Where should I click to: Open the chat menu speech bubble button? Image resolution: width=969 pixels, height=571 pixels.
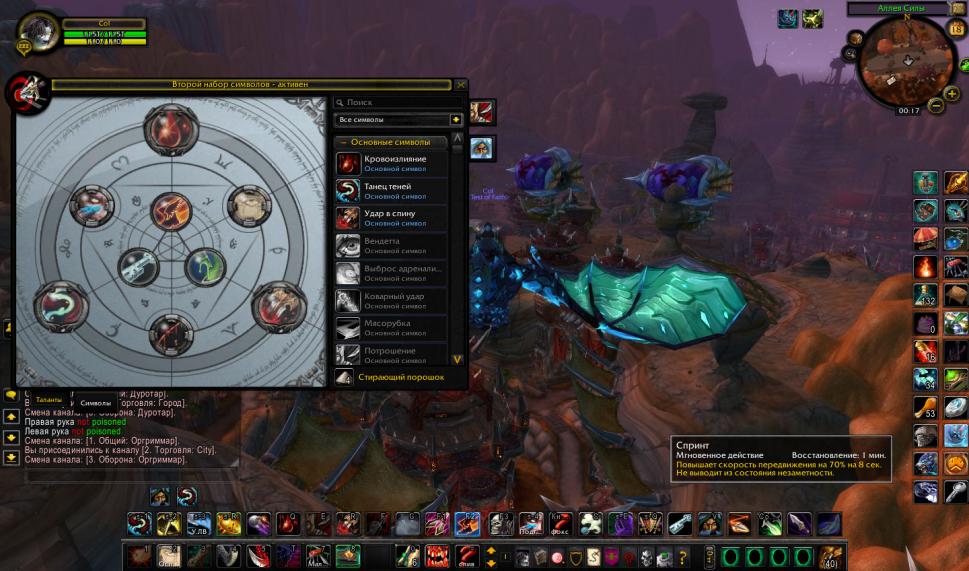11,395
